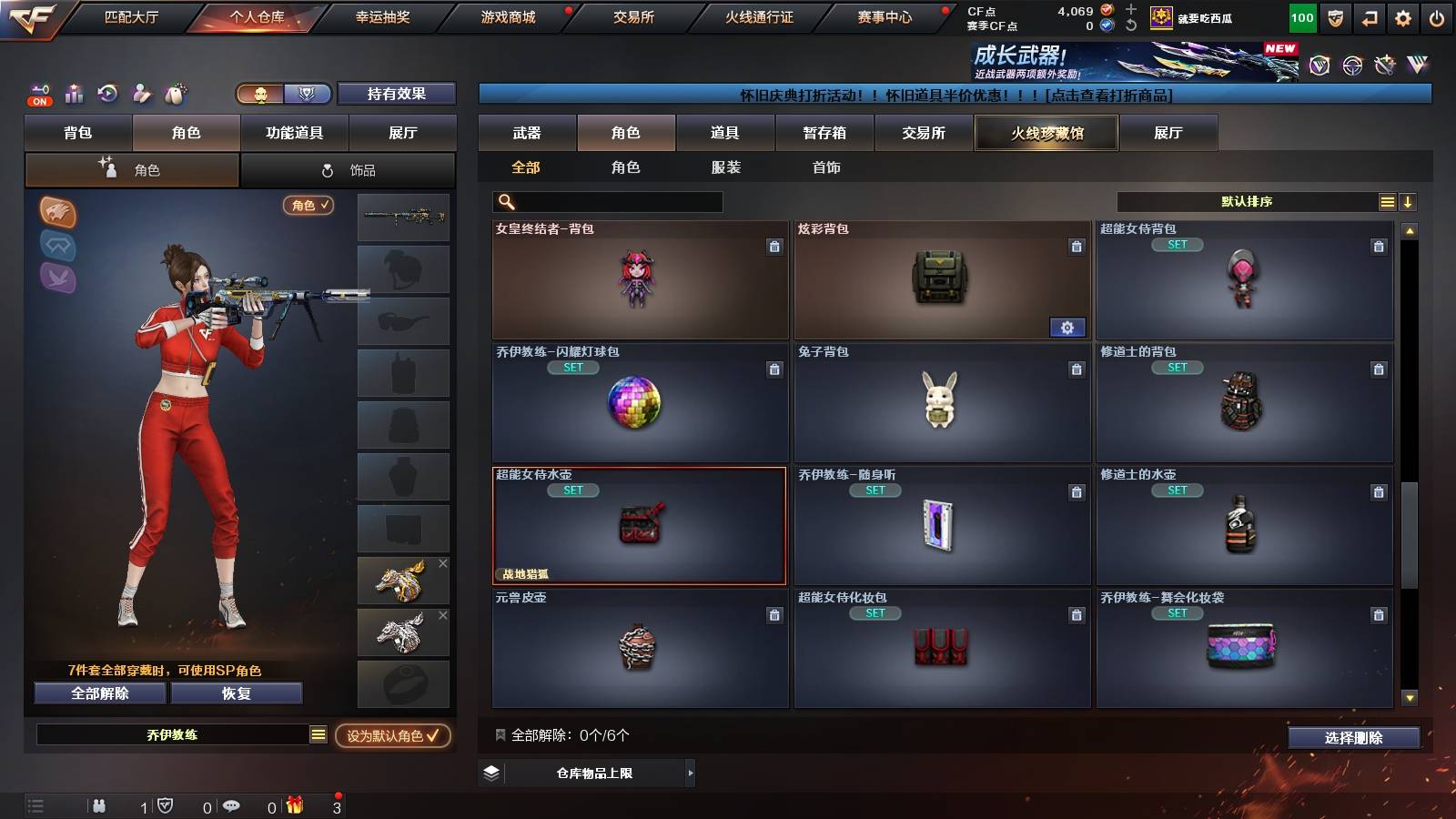Click the descending sort arrow beside 默认排序
Screen dimensions: 1456x819
pos(1408,201)
